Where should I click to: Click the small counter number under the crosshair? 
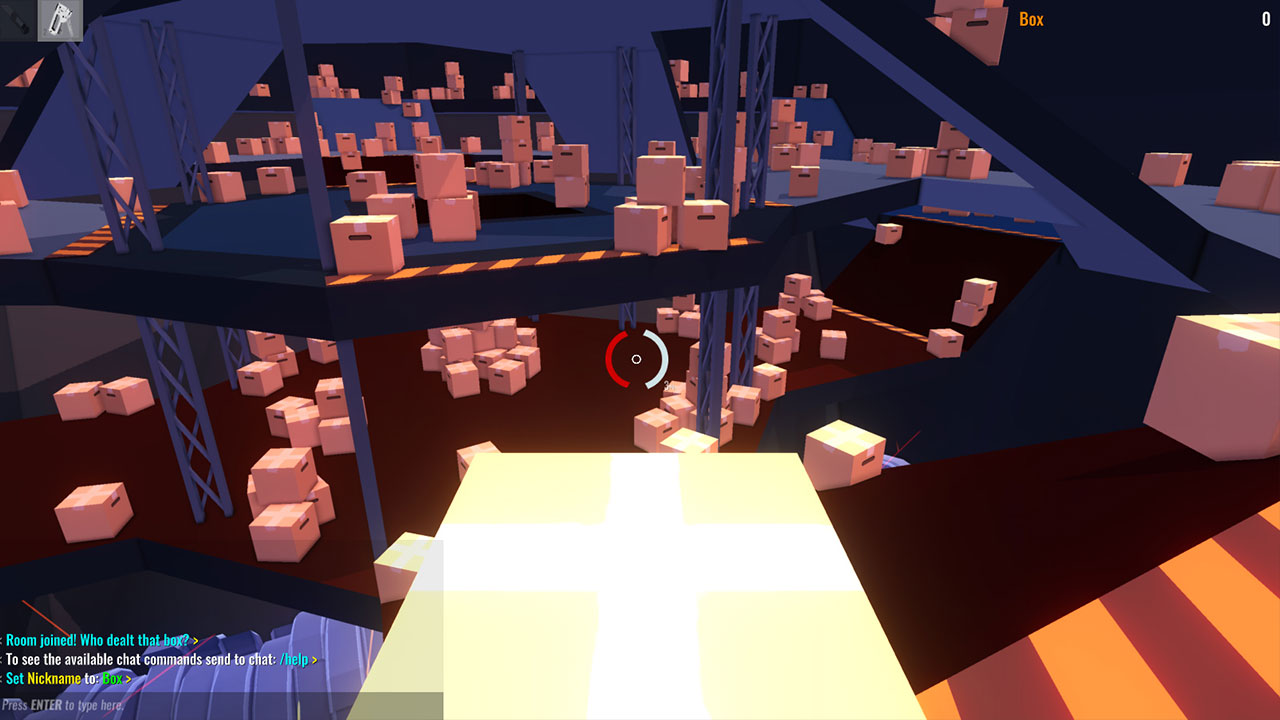pos(668,384)
